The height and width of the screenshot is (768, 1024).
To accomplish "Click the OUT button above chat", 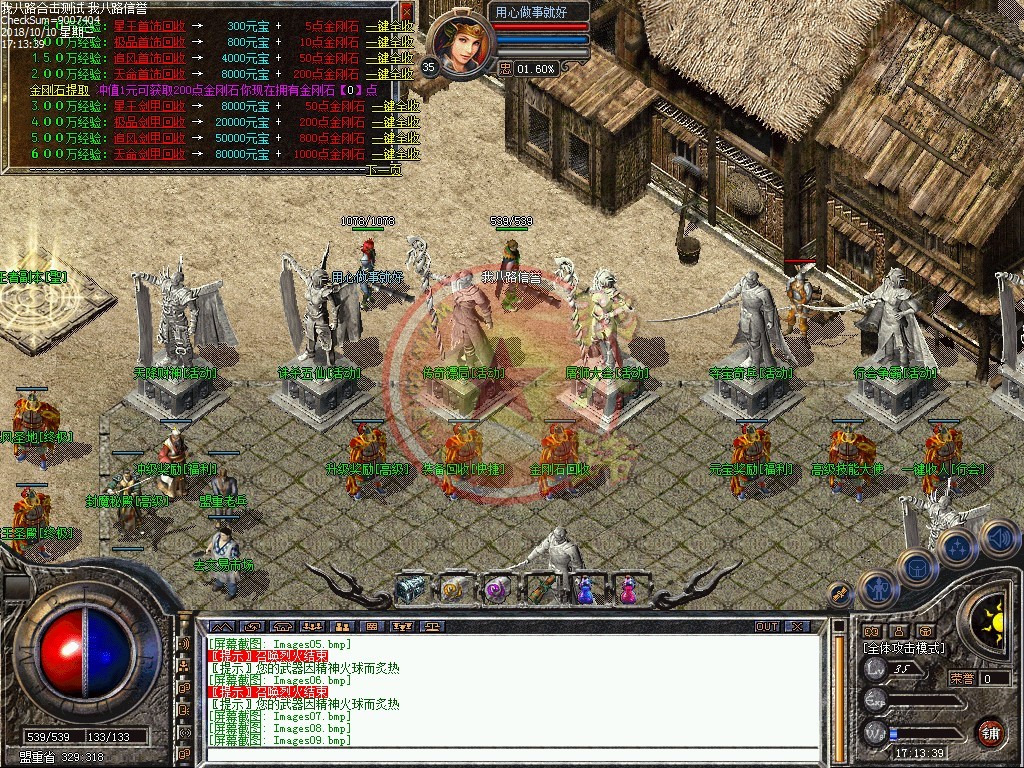I will (x=766, y=627).
